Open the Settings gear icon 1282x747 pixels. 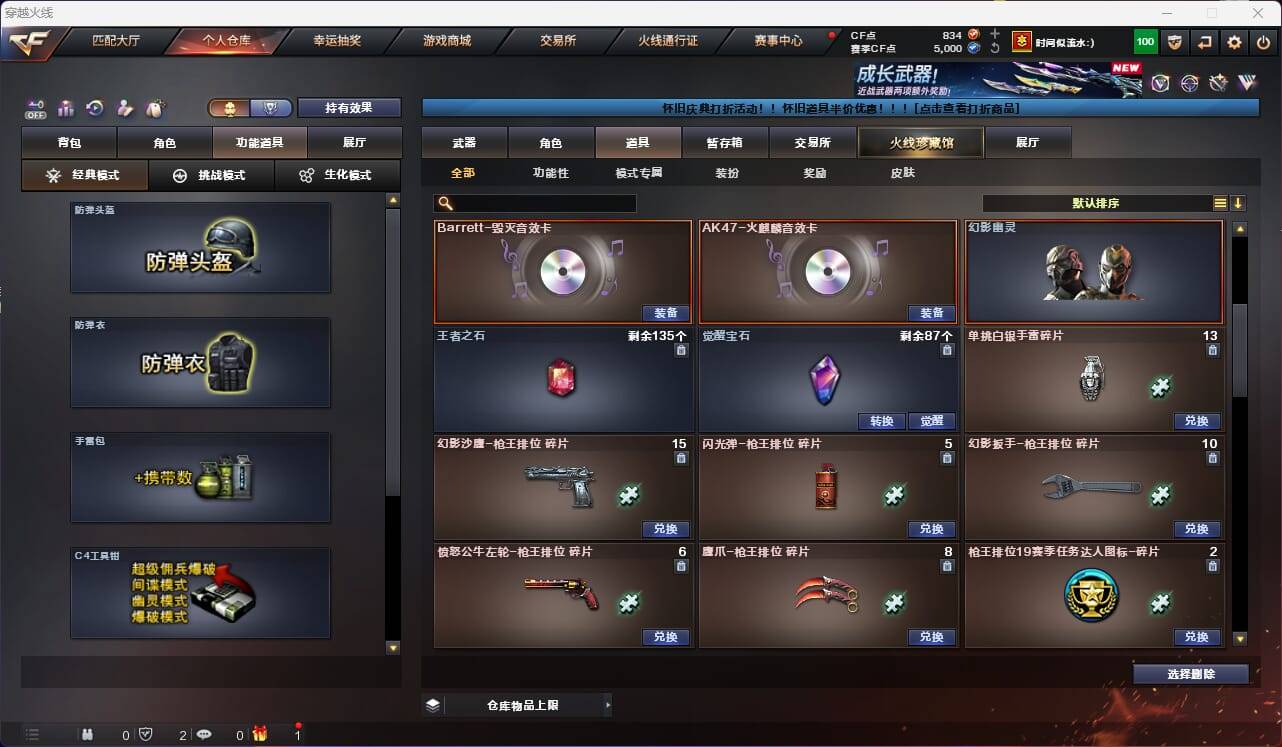tap(1235, 42)
